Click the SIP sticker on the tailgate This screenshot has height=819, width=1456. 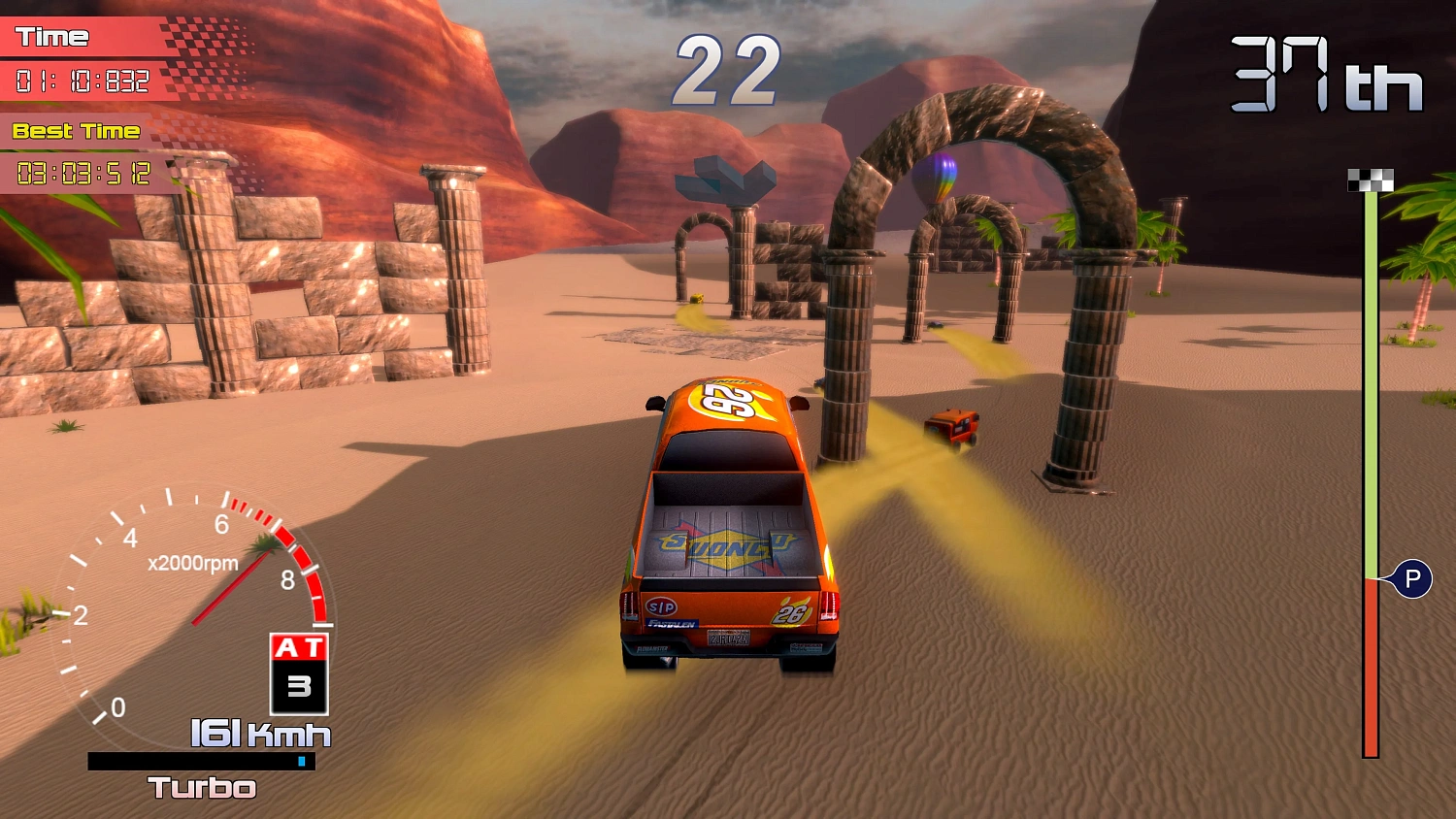(x=662, y=606)
